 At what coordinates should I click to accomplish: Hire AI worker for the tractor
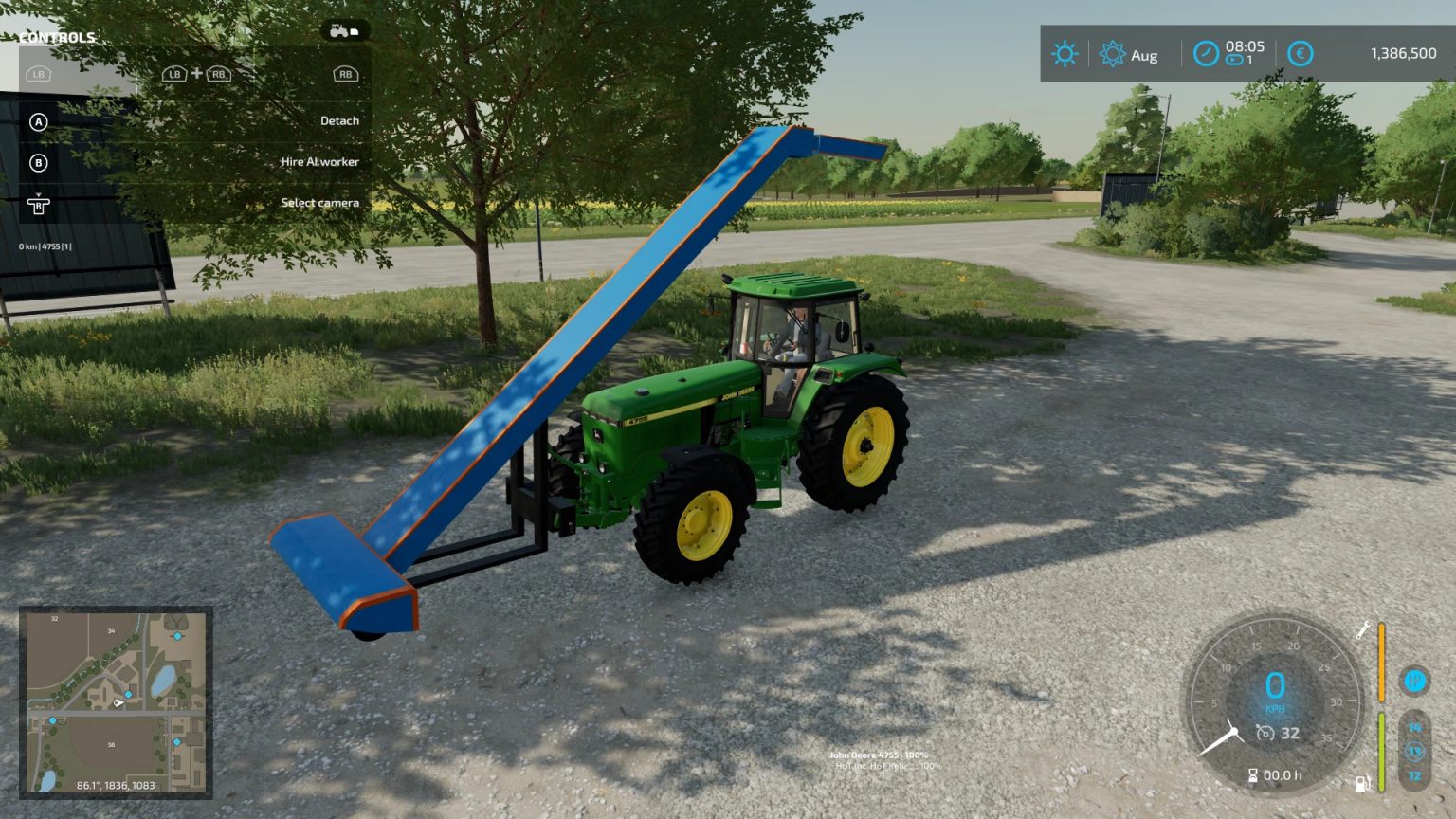pos(318,161)
